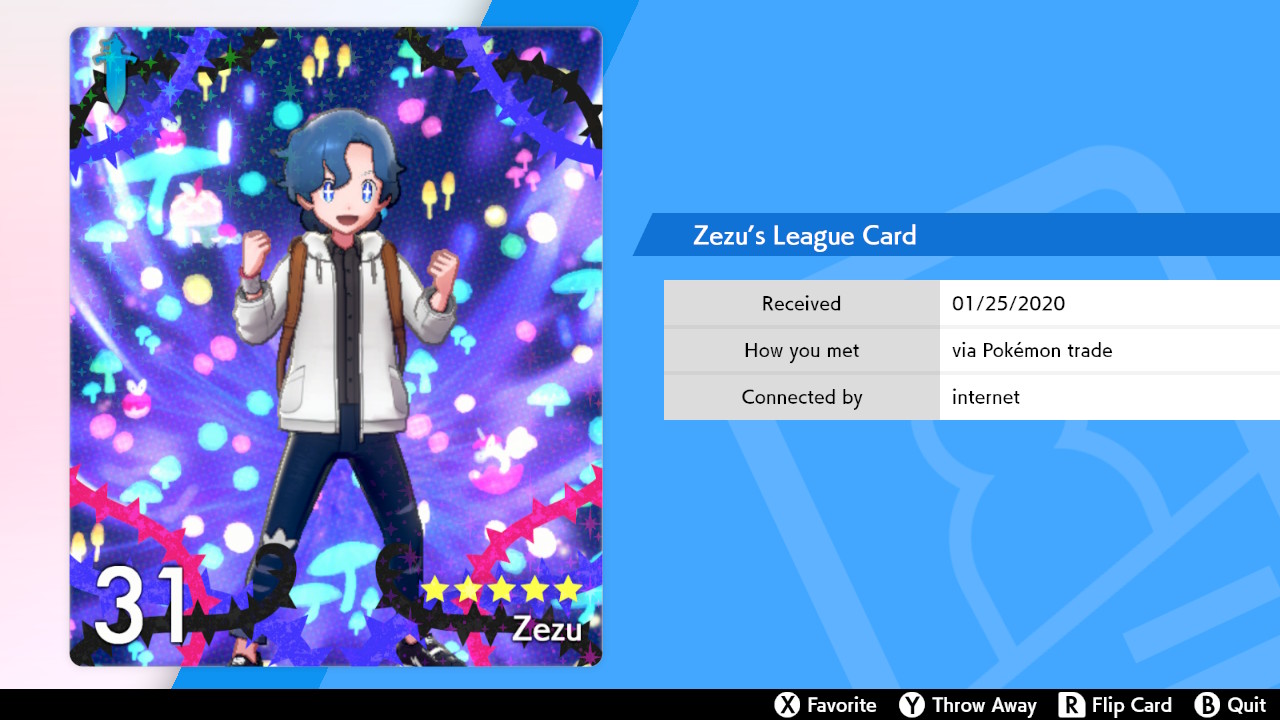
Task: Select Zezu's League Card image
Action: tap(336, 346)
